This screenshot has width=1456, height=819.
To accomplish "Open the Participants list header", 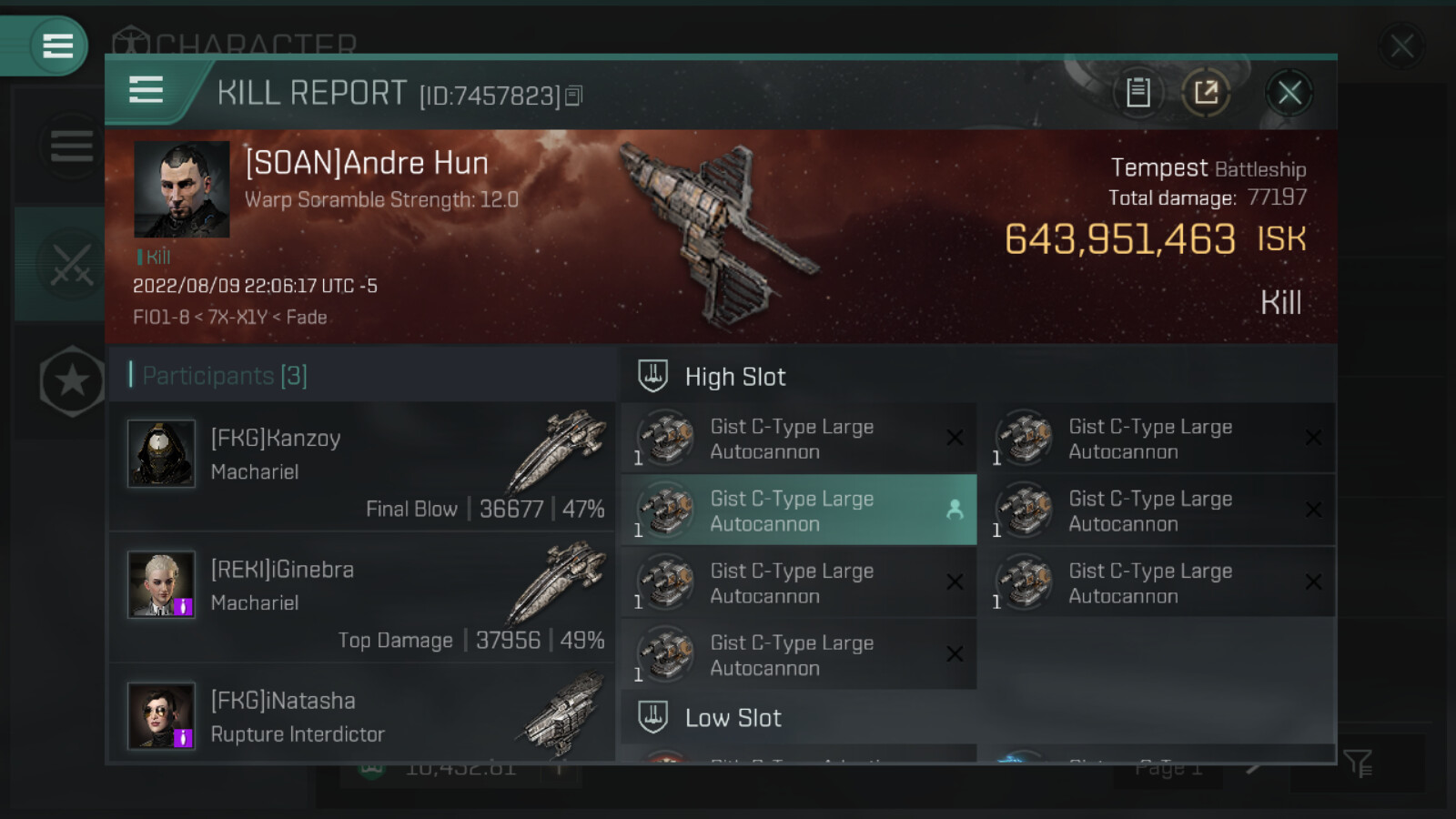I will pyautogui.click(x=225, y=375).
